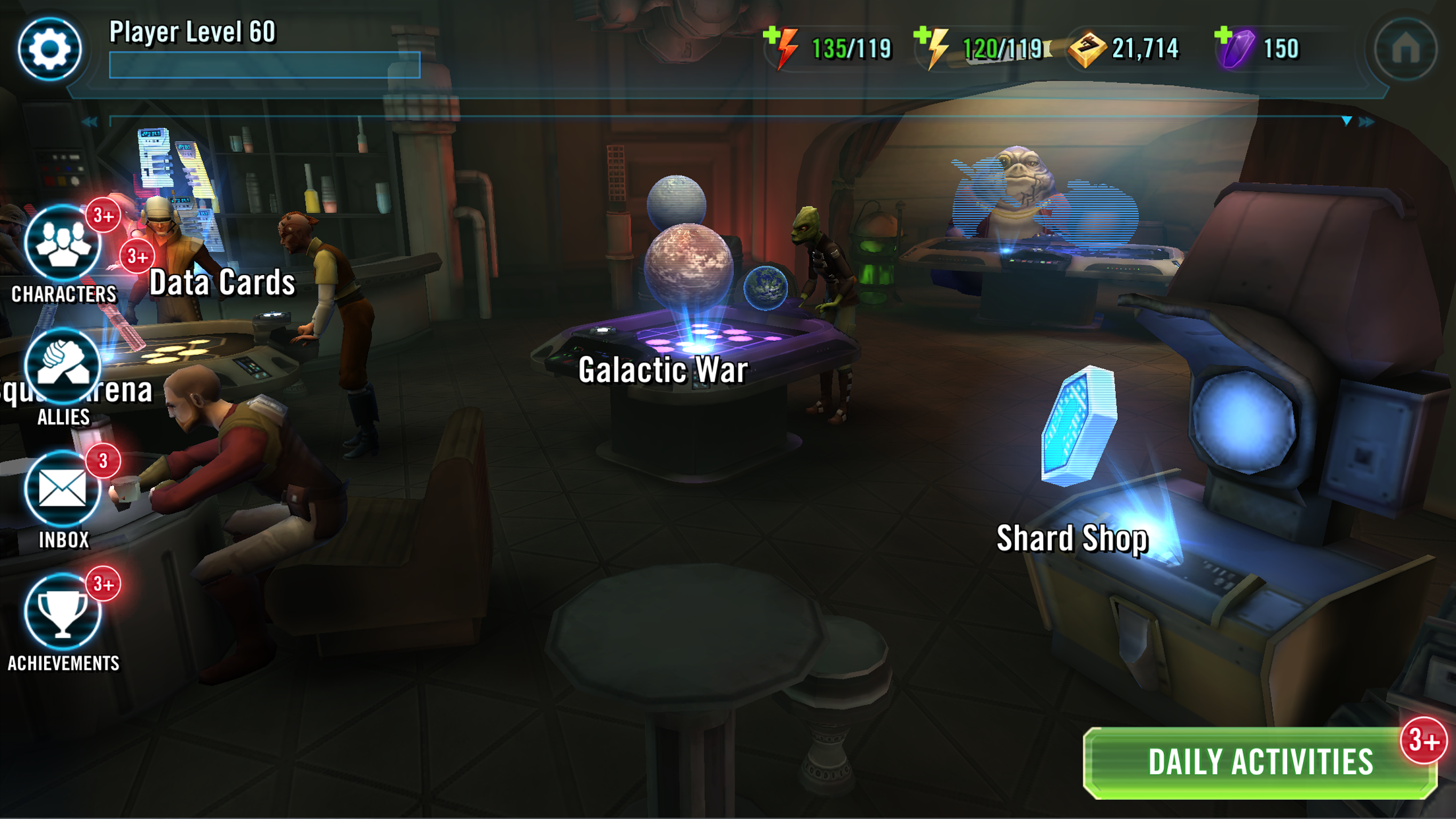This screenshot has width=1456, height=819.
Task: Enter the Galactic War table
Action: [x=663, y=369]
